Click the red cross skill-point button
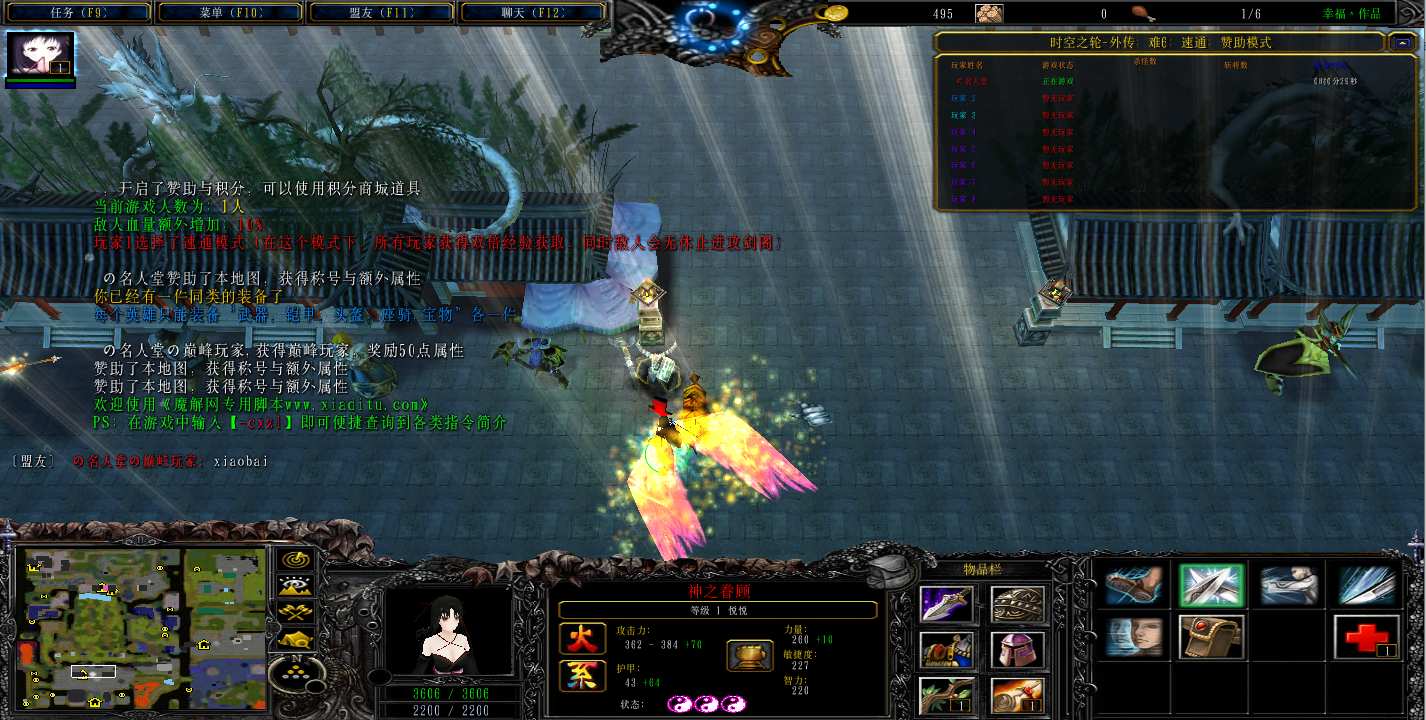 pyautogui.click(x=1365, y=637)
